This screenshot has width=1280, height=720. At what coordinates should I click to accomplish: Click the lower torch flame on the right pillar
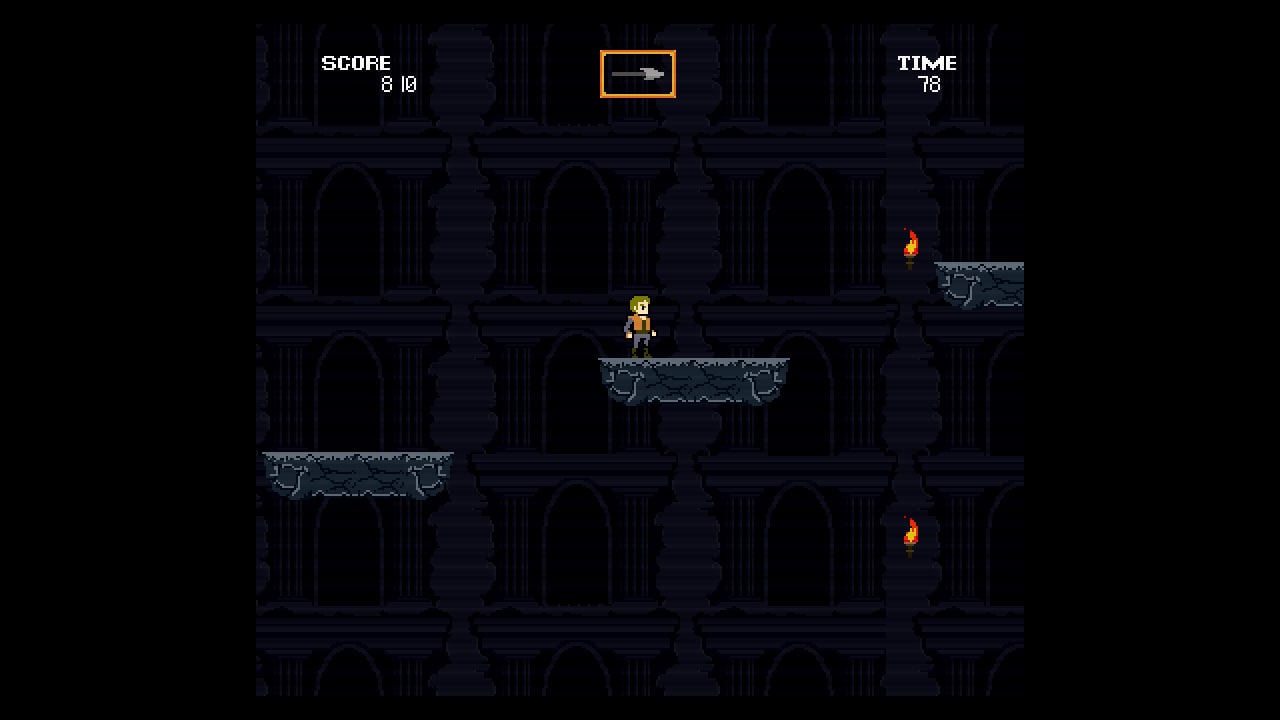[x=909, y=533]
